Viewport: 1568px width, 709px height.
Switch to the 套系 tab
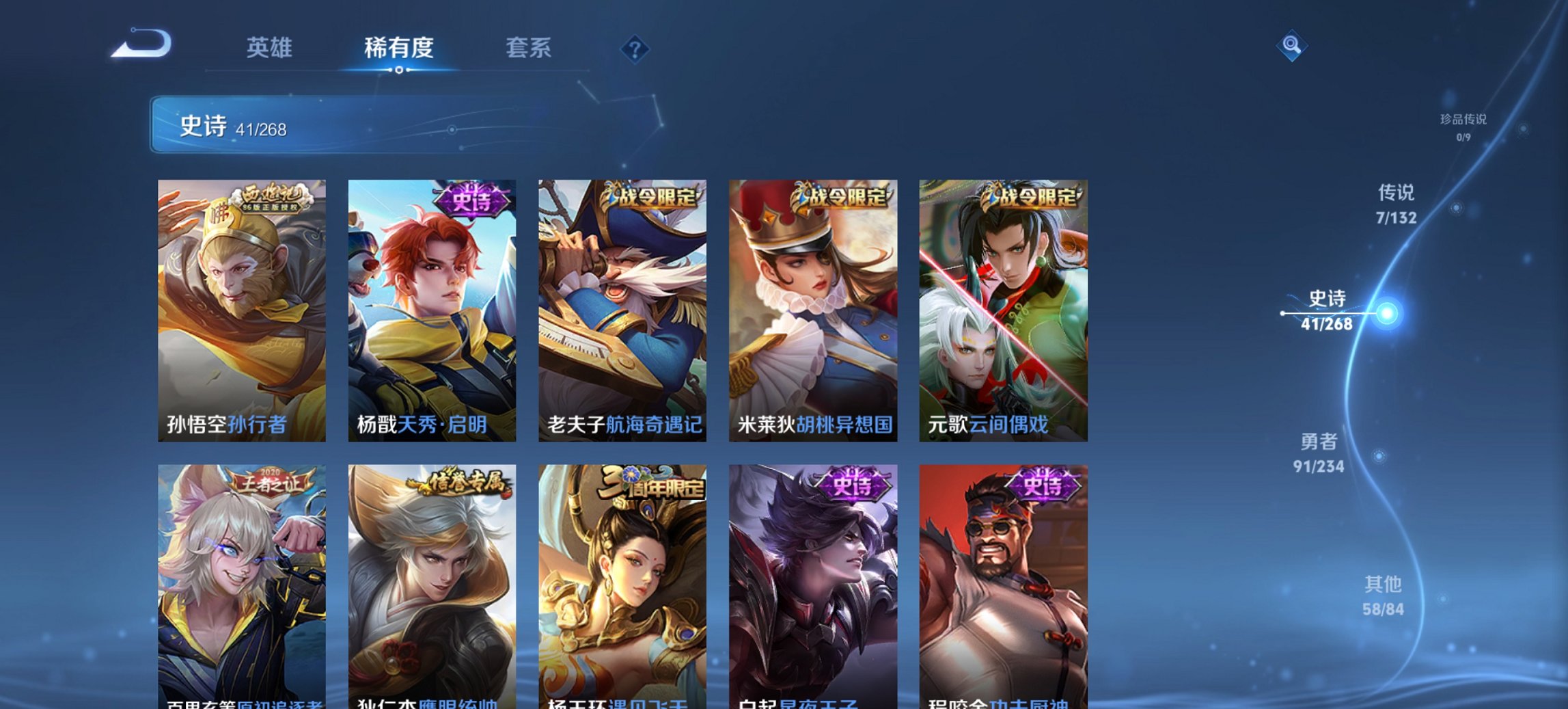529,48
